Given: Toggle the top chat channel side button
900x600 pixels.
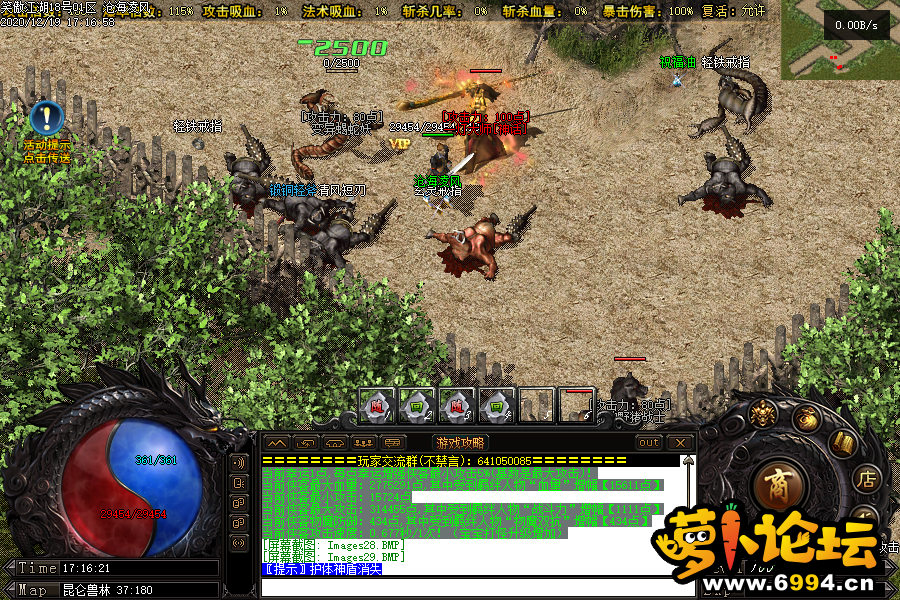Looking at the screenshot, I should point(239,463).
